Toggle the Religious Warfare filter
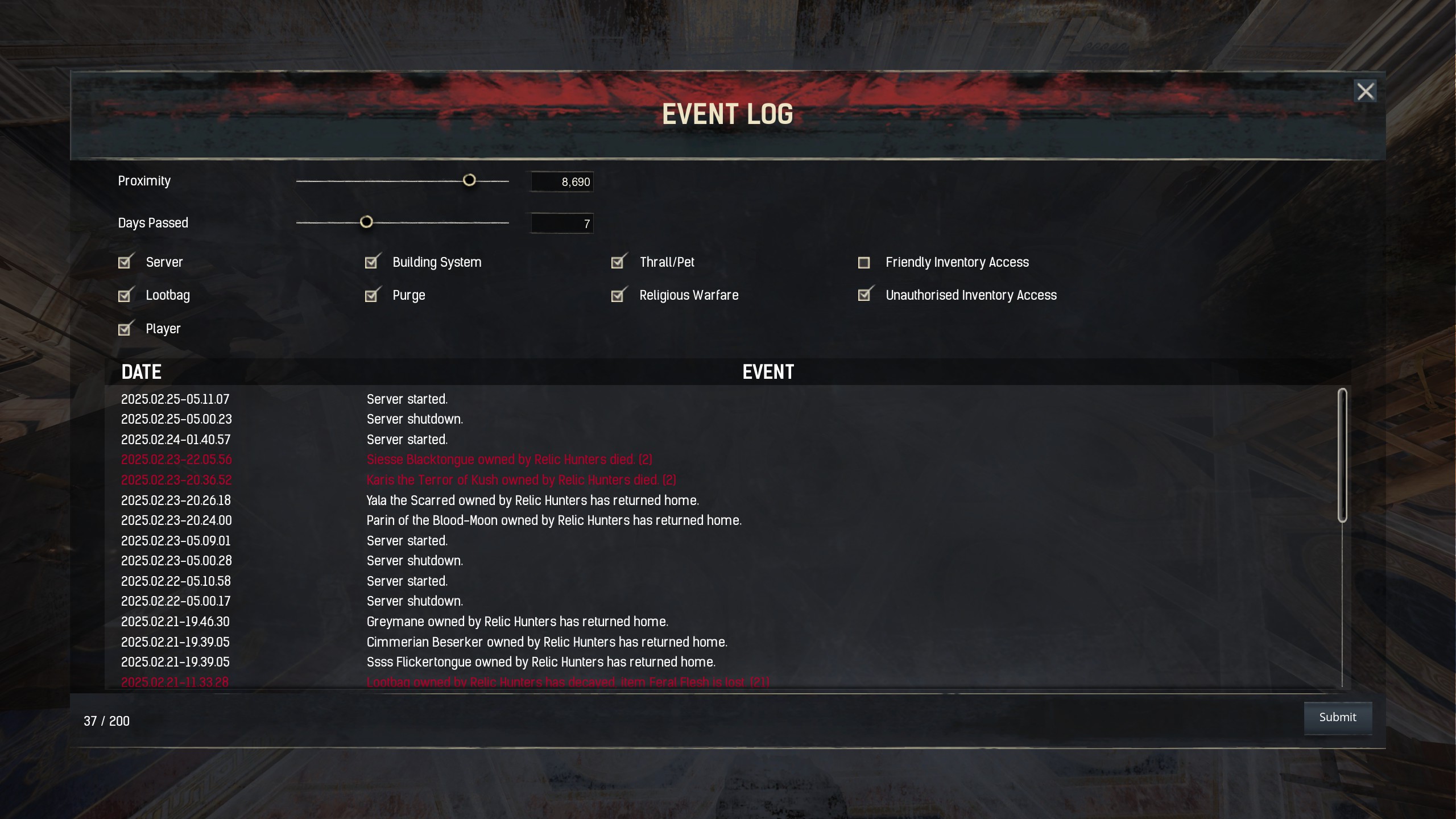The width and height of the screenshot is (1456, 819). 618,295
